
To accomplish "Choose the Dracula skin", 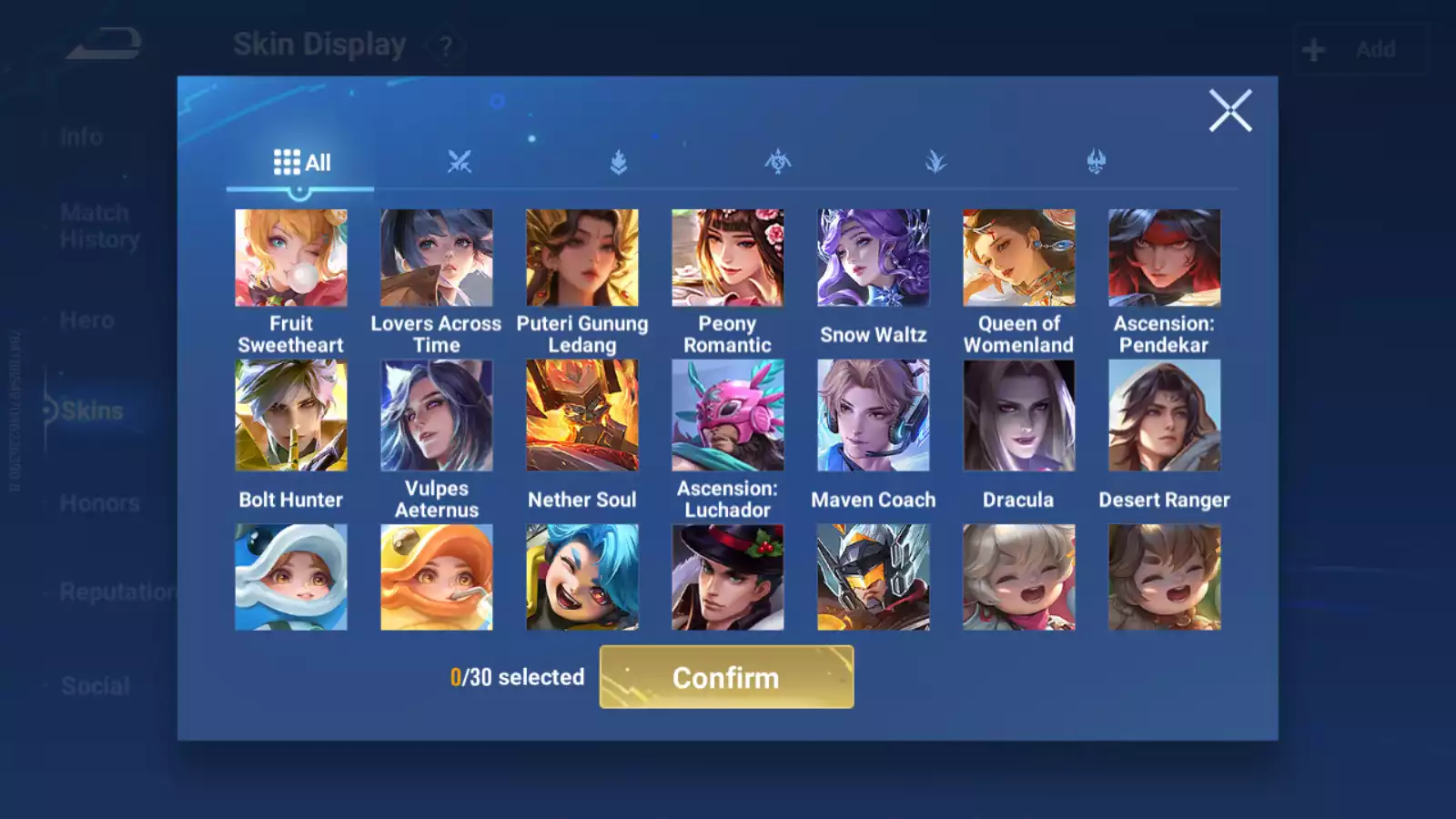I will click(1018, 415).
